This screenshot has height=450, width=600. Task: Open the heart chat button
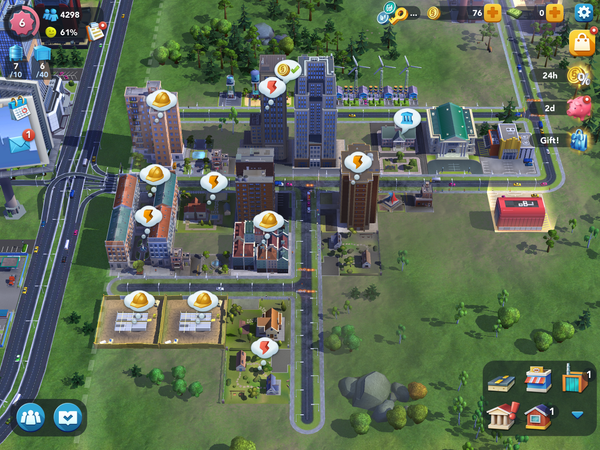pos(67,415)
